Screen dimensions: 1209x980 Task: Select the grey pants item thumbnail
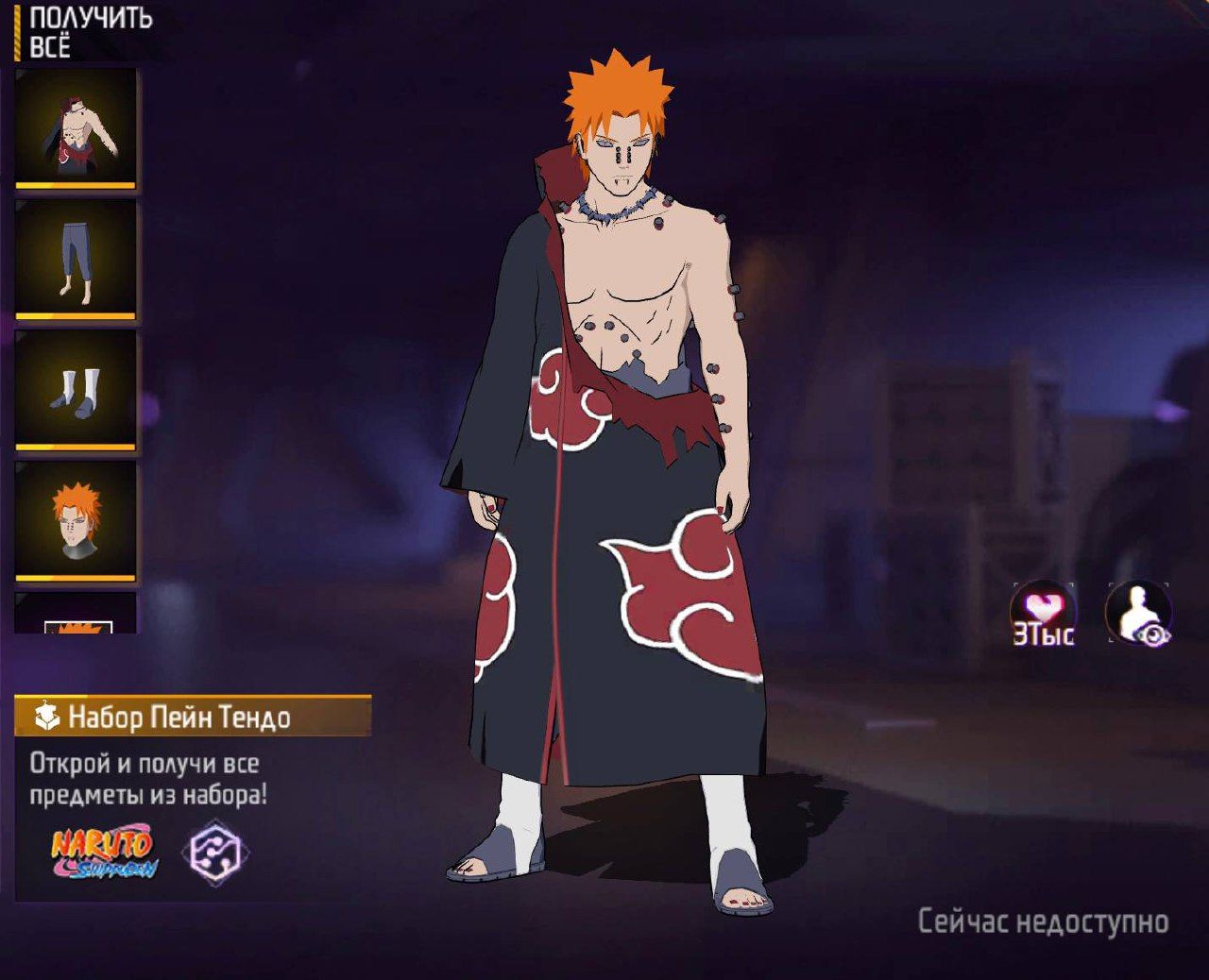(x=76, y=258)
